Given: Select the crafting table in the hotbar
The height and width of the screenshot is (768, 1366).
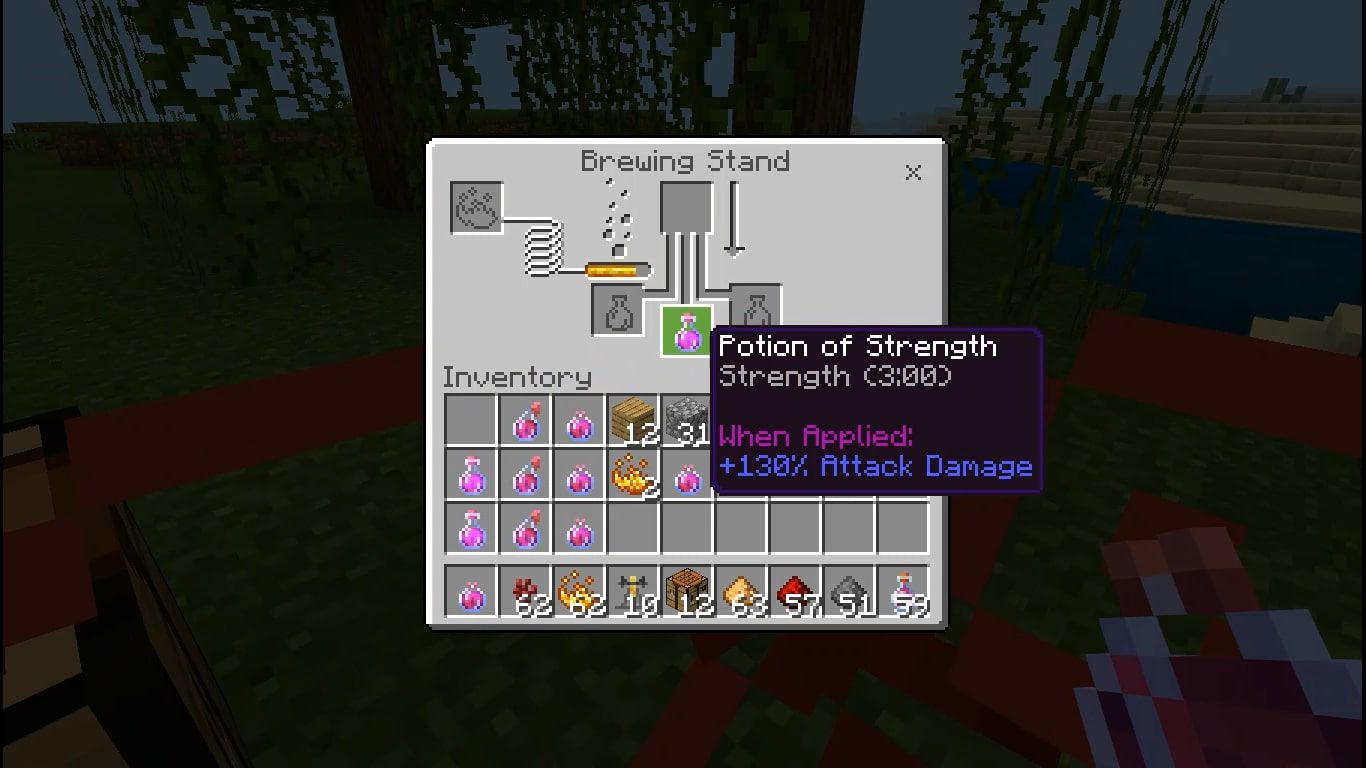Looking at the screenshot, I should point(687,590).
